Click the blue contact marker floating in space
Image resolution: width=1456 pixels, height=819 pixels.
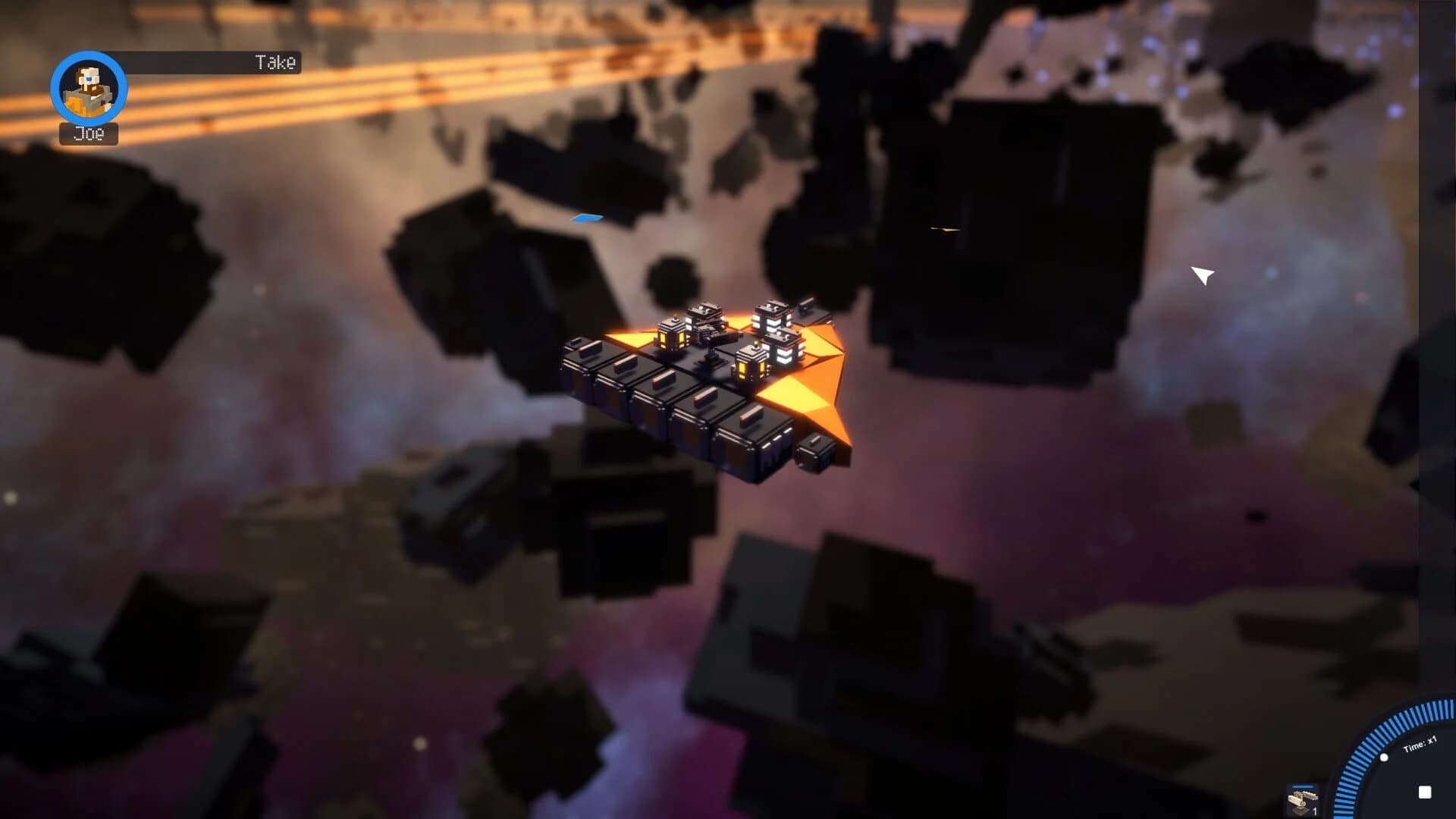tap(588, 217)
